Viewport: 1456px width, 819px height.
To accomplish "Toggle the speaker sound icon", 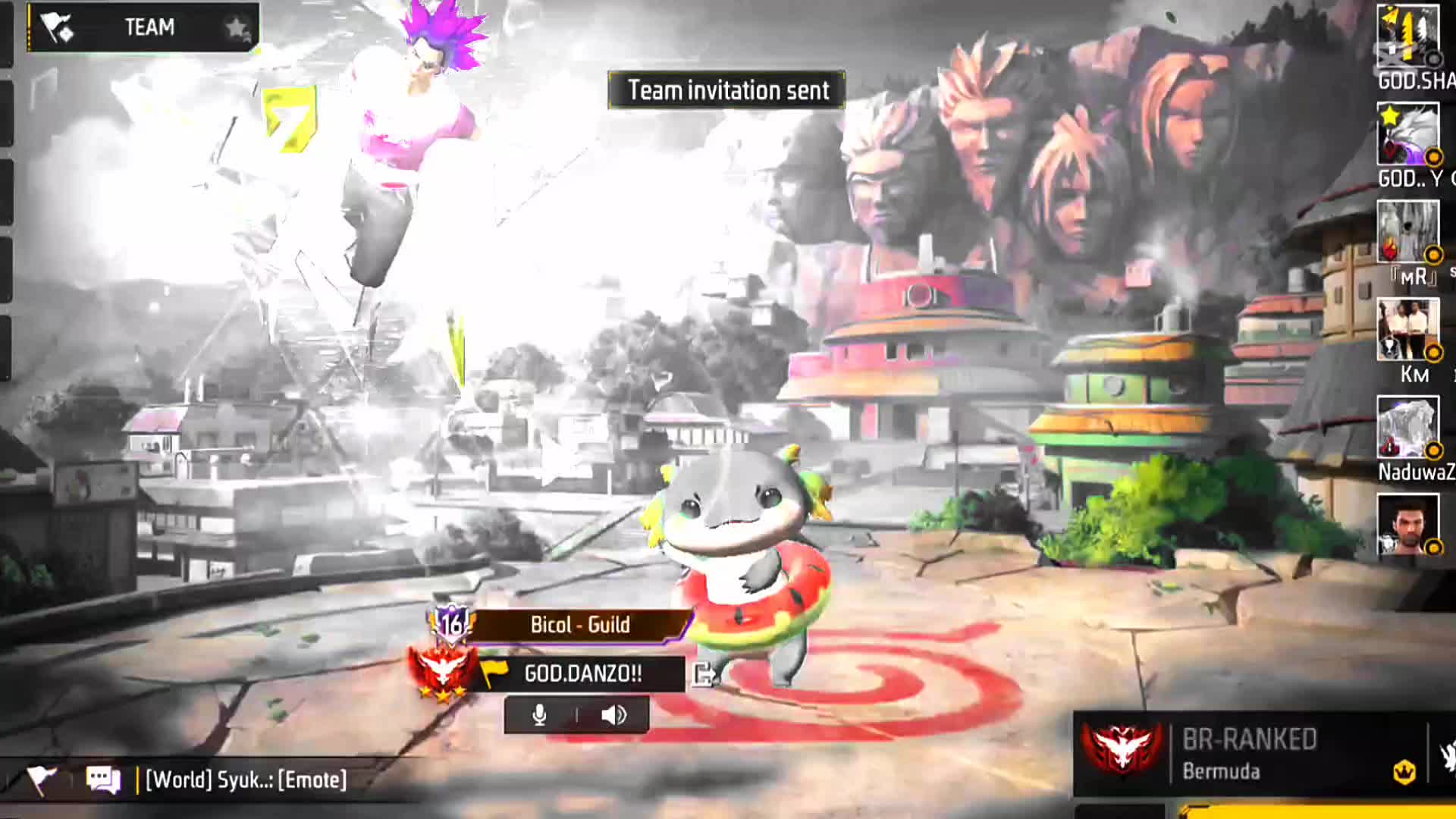I will click(x=613, y=715).
